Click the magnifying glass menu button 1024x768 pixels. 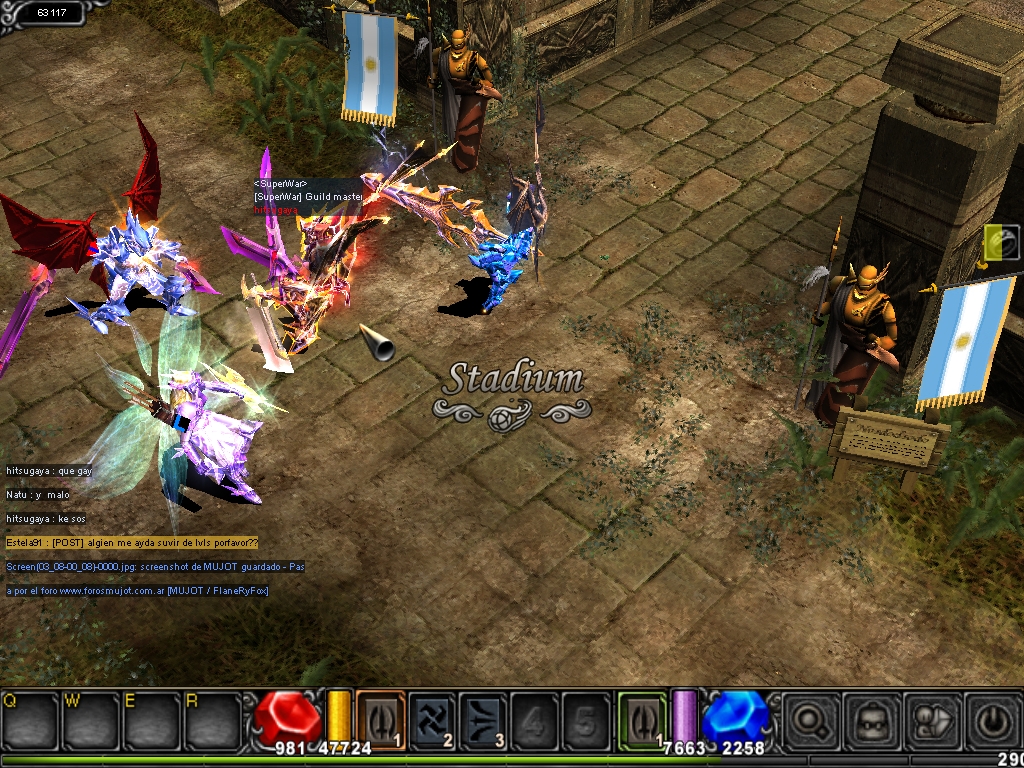click(806, 719)
